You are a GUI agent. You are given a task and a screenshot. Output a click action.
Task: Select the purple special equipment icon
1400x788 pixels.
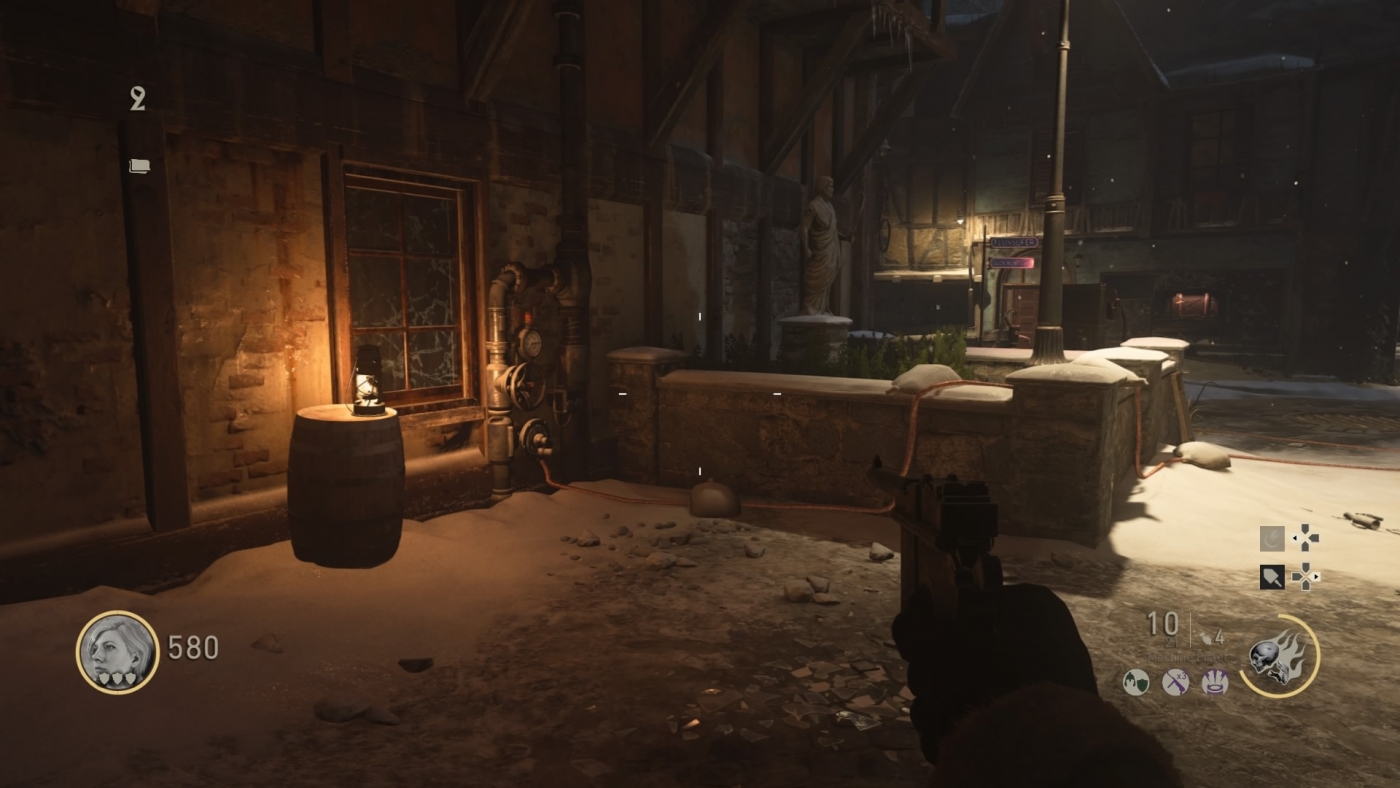[1215, 682]
